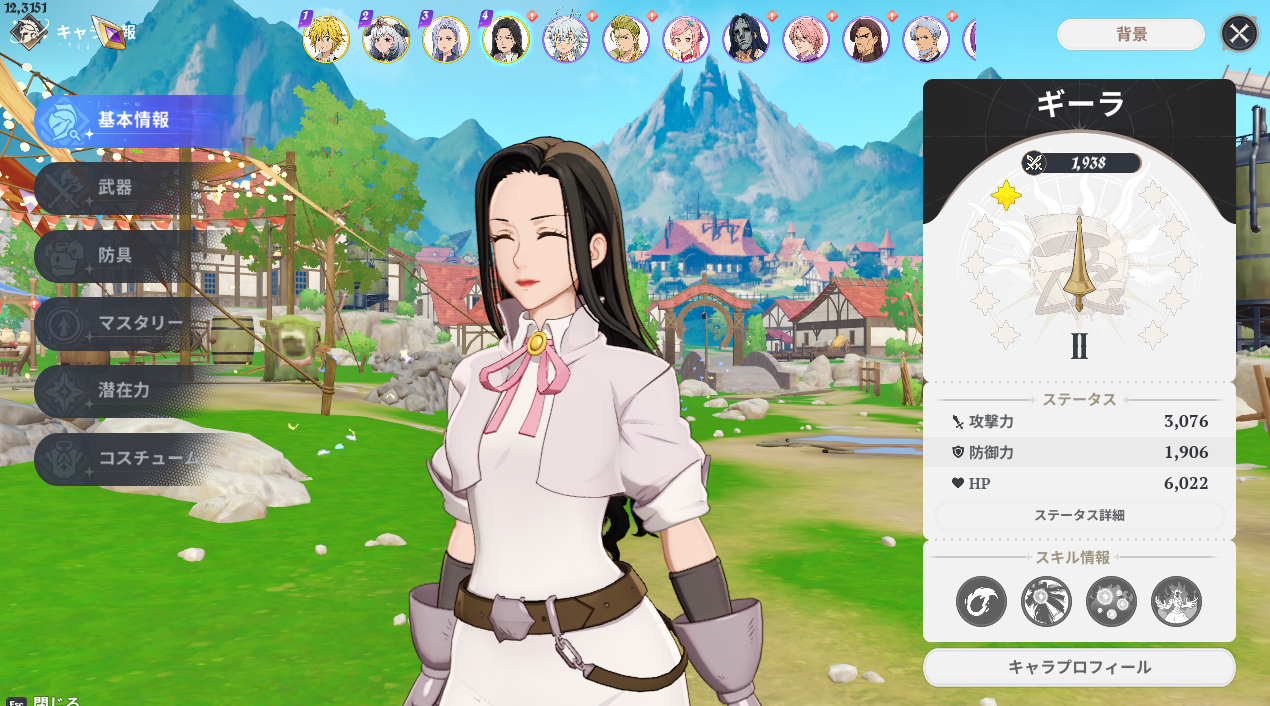
Task: Select the masked dark-haired character portrait
Action: pos(746,40)
